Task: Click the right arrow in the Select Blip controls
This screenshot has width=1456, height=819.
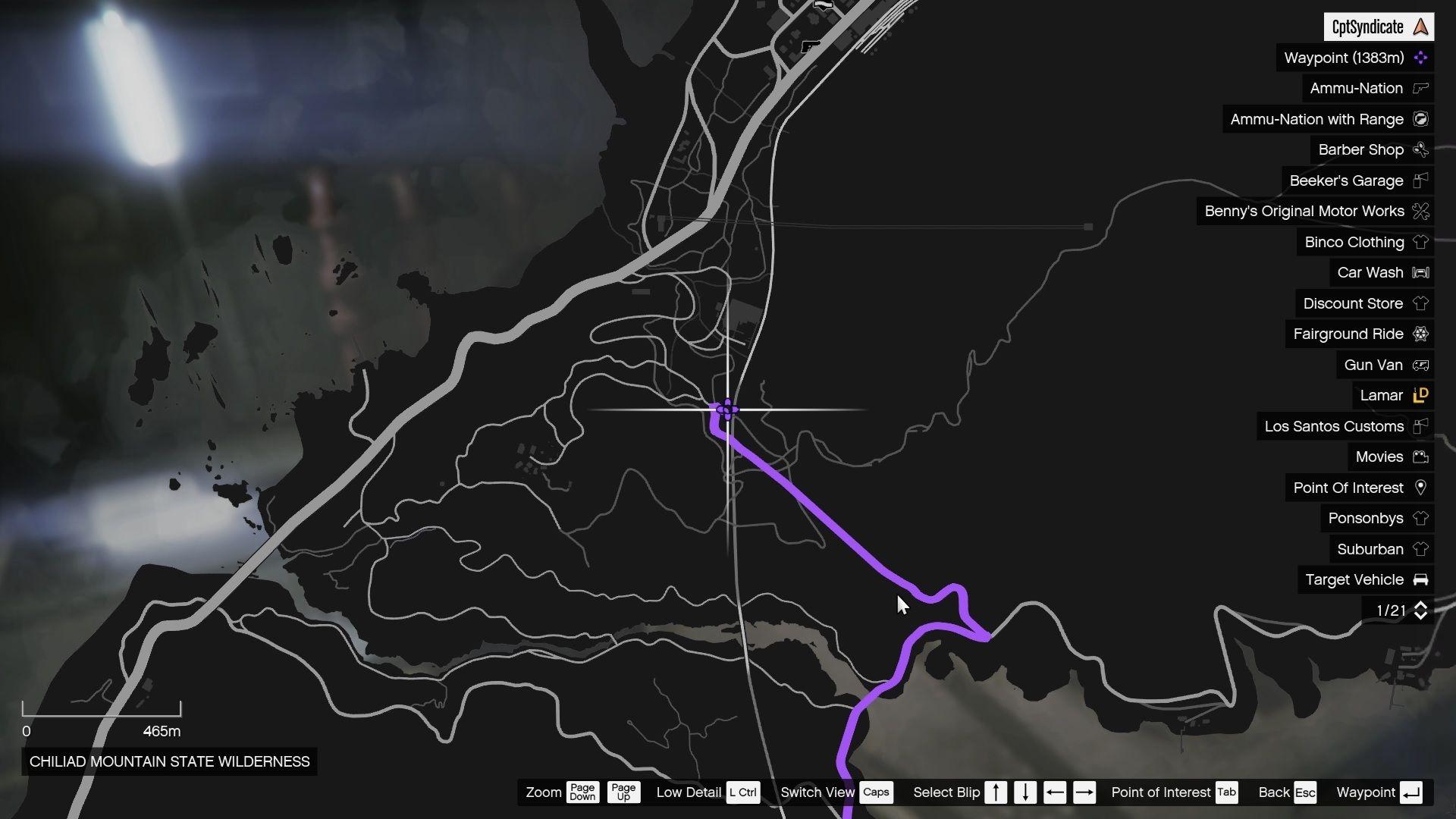Action: [1084, 792]
